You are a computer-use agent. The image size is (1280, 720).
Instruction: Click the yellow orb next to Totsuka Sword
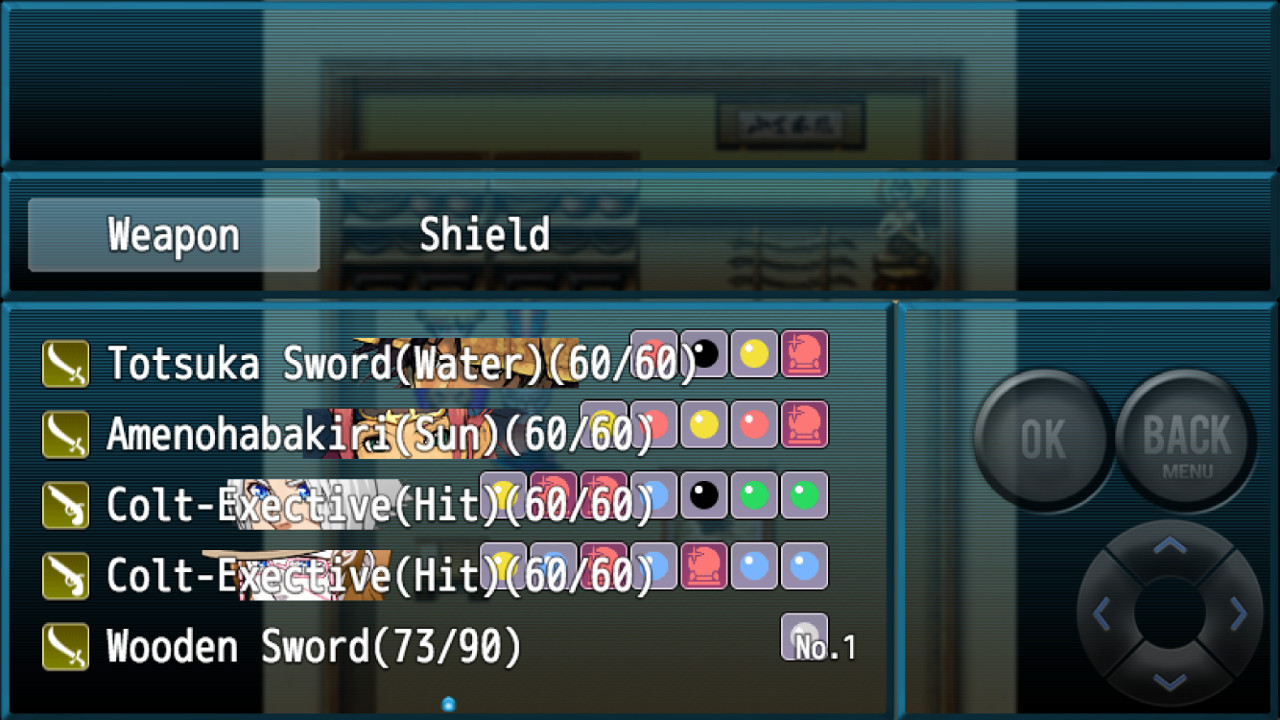753,354
